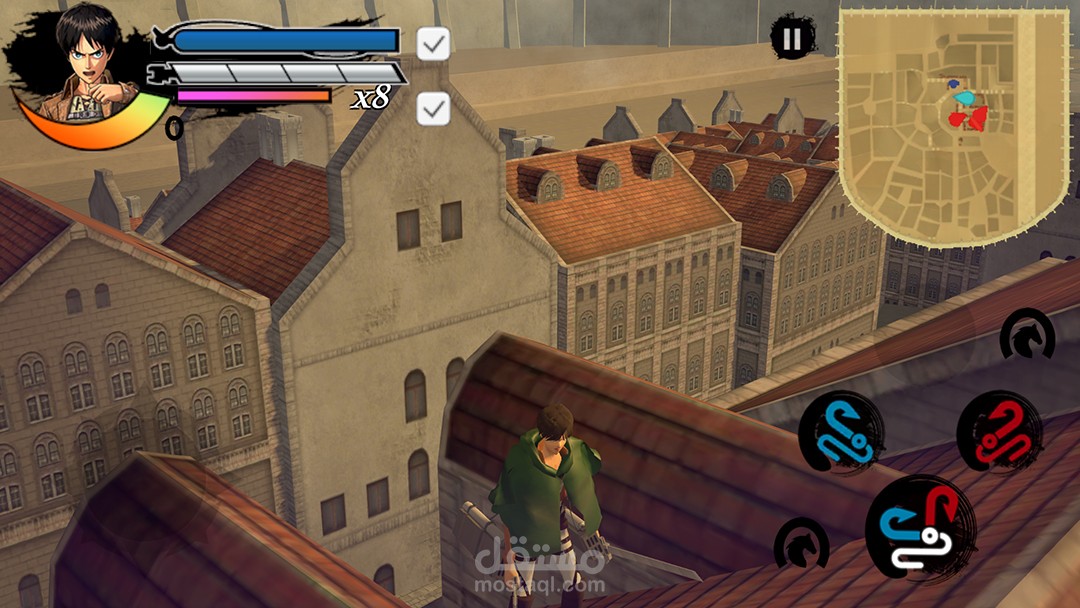1080x608 pixels.
Task: Activate the large dual blue-red hook button
Action: (921, 529)
